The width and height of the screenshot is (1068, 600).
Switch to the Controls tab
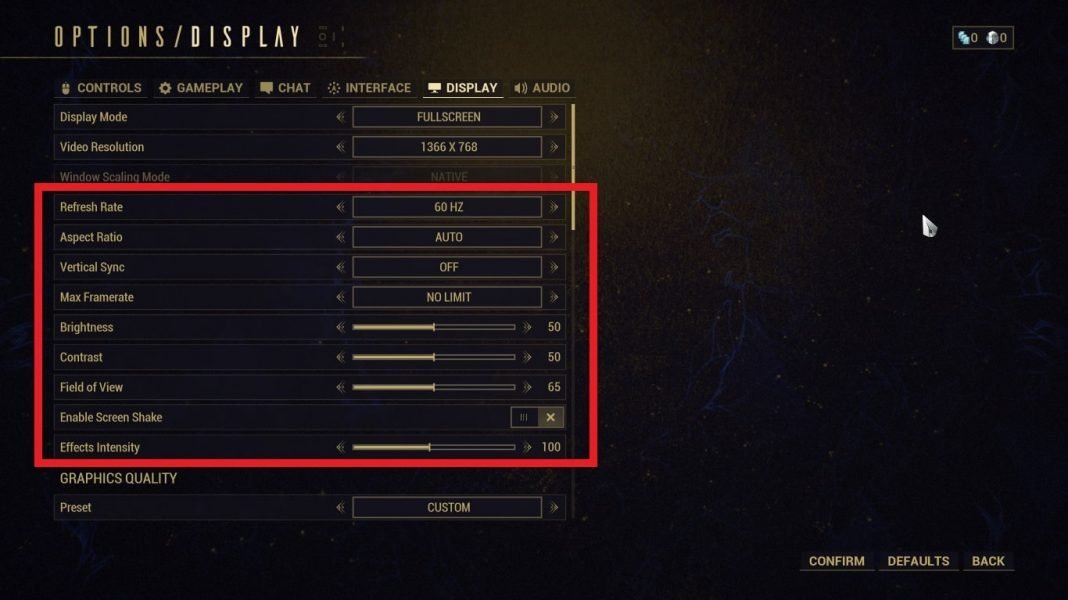pos(101,88)
